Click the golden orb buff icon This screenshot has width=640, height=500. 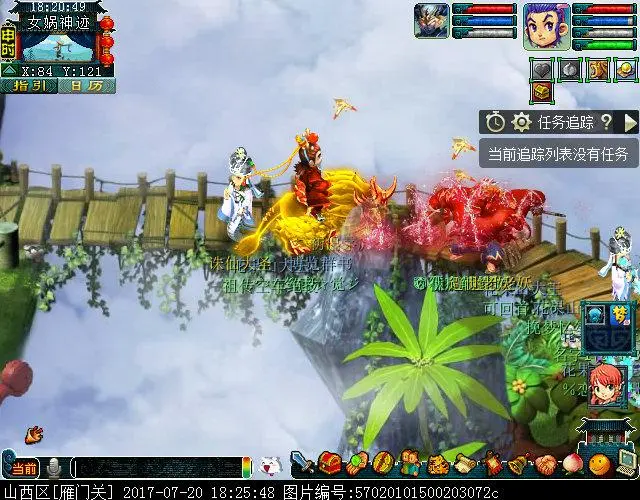pyautogui.click(x=625, y=69)
